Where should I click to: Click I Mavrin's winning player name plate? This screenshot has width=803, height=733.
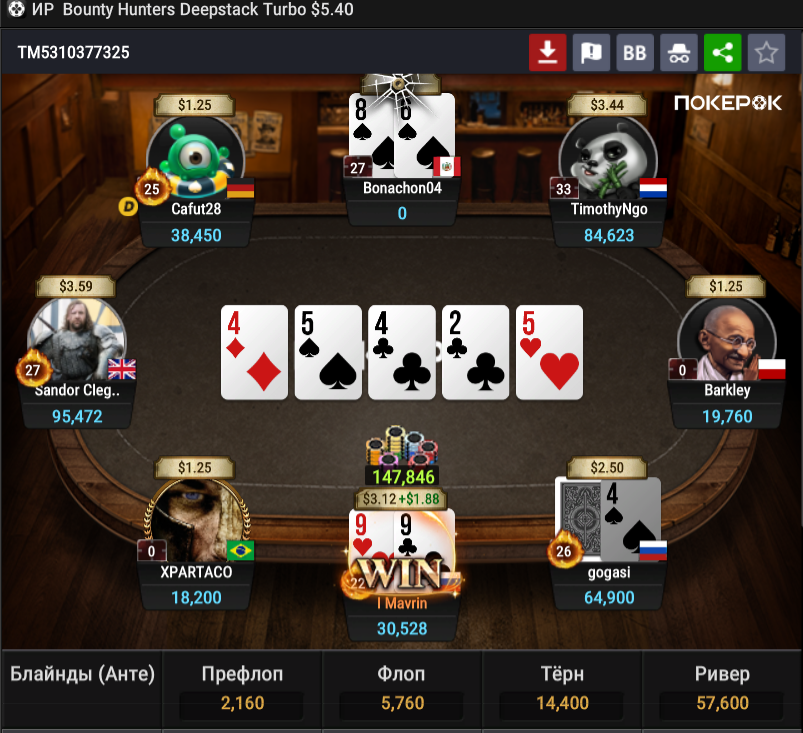402,604
